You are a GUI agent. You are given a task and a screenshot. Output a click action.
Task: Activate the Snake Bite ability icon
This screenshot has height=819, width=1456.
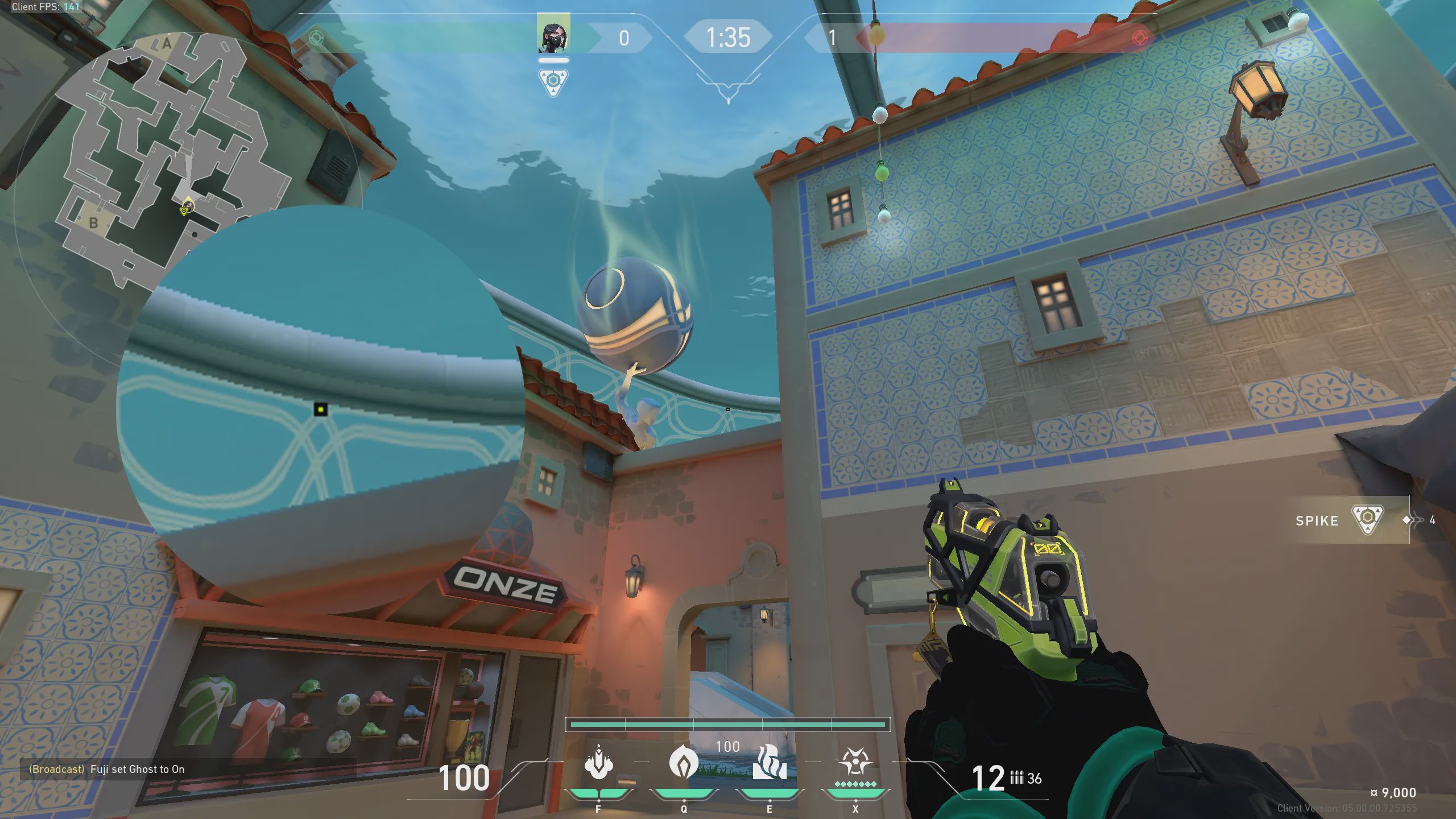pos(598,763)
